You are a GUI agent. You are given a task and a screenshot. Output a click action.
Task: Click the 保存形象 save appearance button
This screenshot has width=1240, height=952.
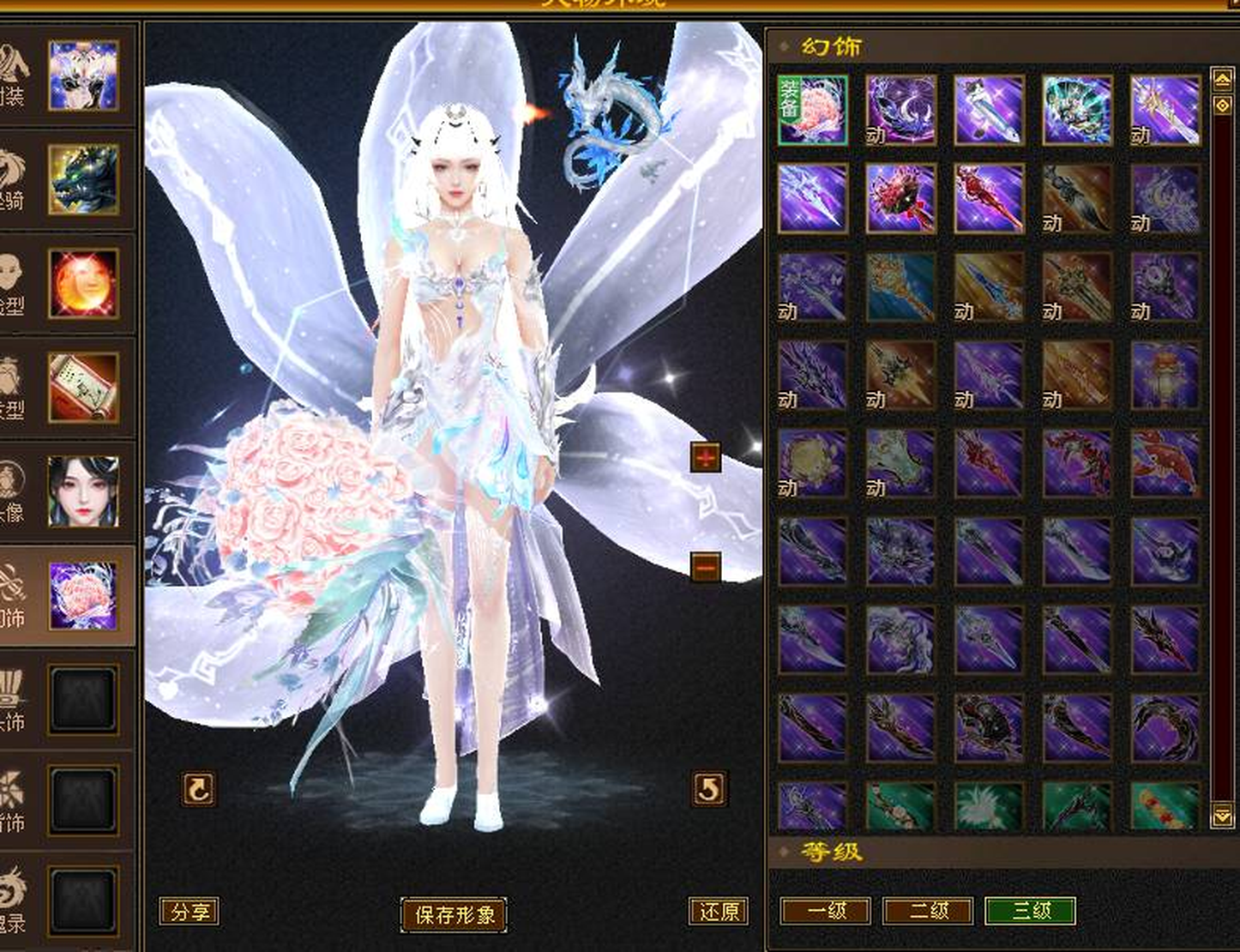pyautogui.click(x=454, y=914)
